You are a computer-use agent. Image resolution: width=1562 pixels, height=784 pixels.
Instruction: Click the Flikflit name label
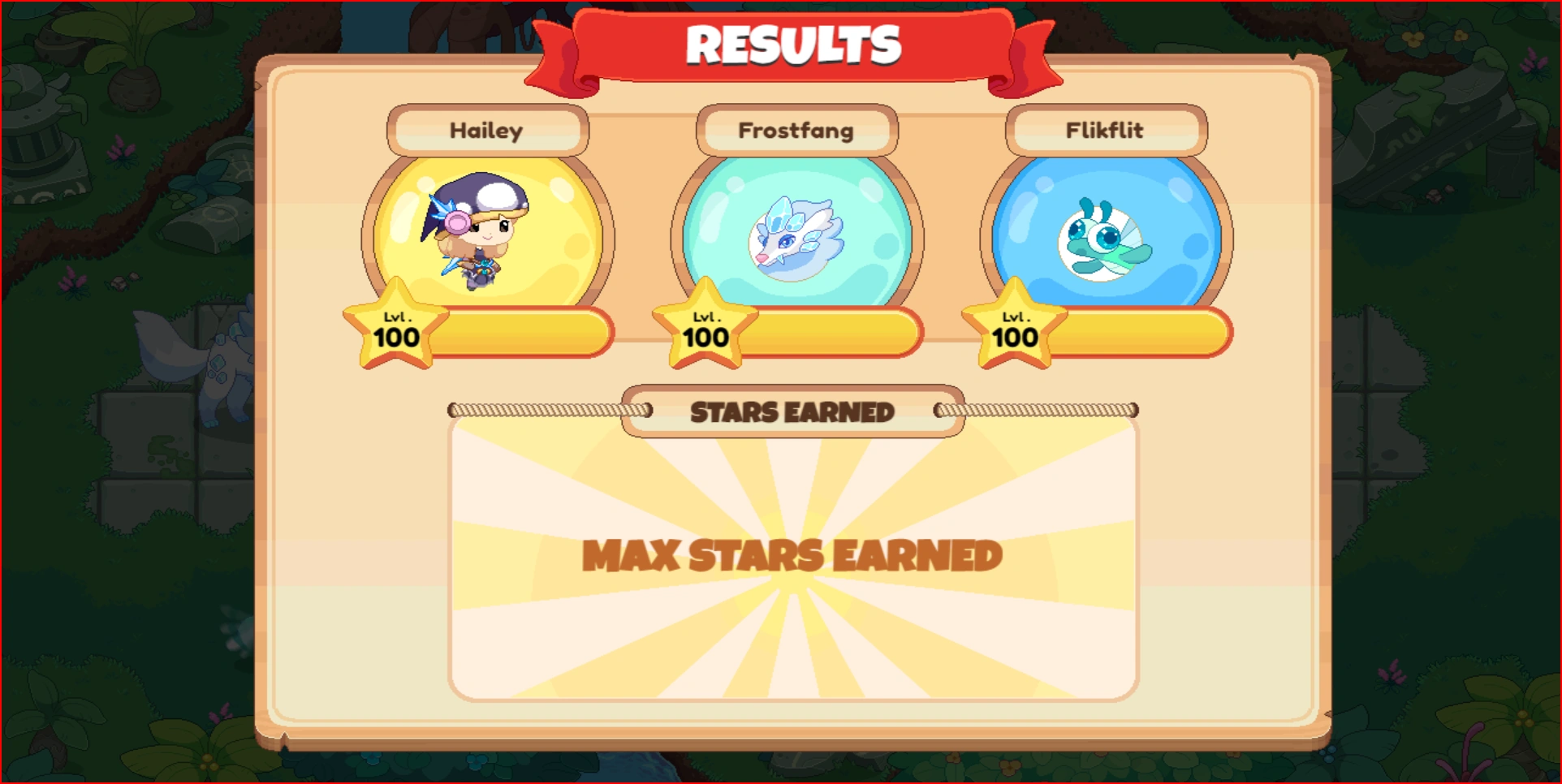pos(1104,131)
